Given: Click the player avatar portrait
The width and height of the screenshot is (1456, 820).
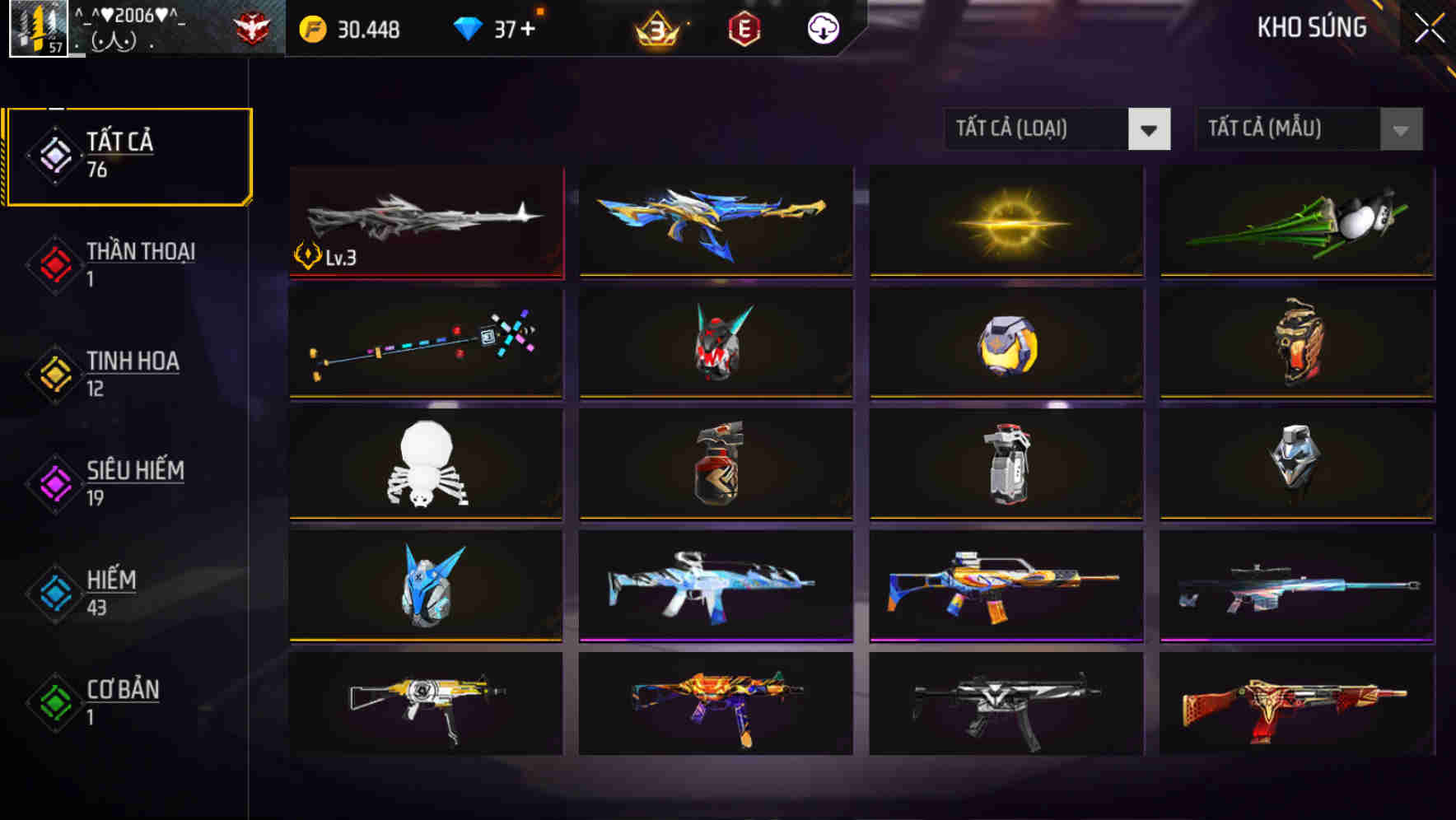Looking at the screenshot, I should click(x=36, y=27).
